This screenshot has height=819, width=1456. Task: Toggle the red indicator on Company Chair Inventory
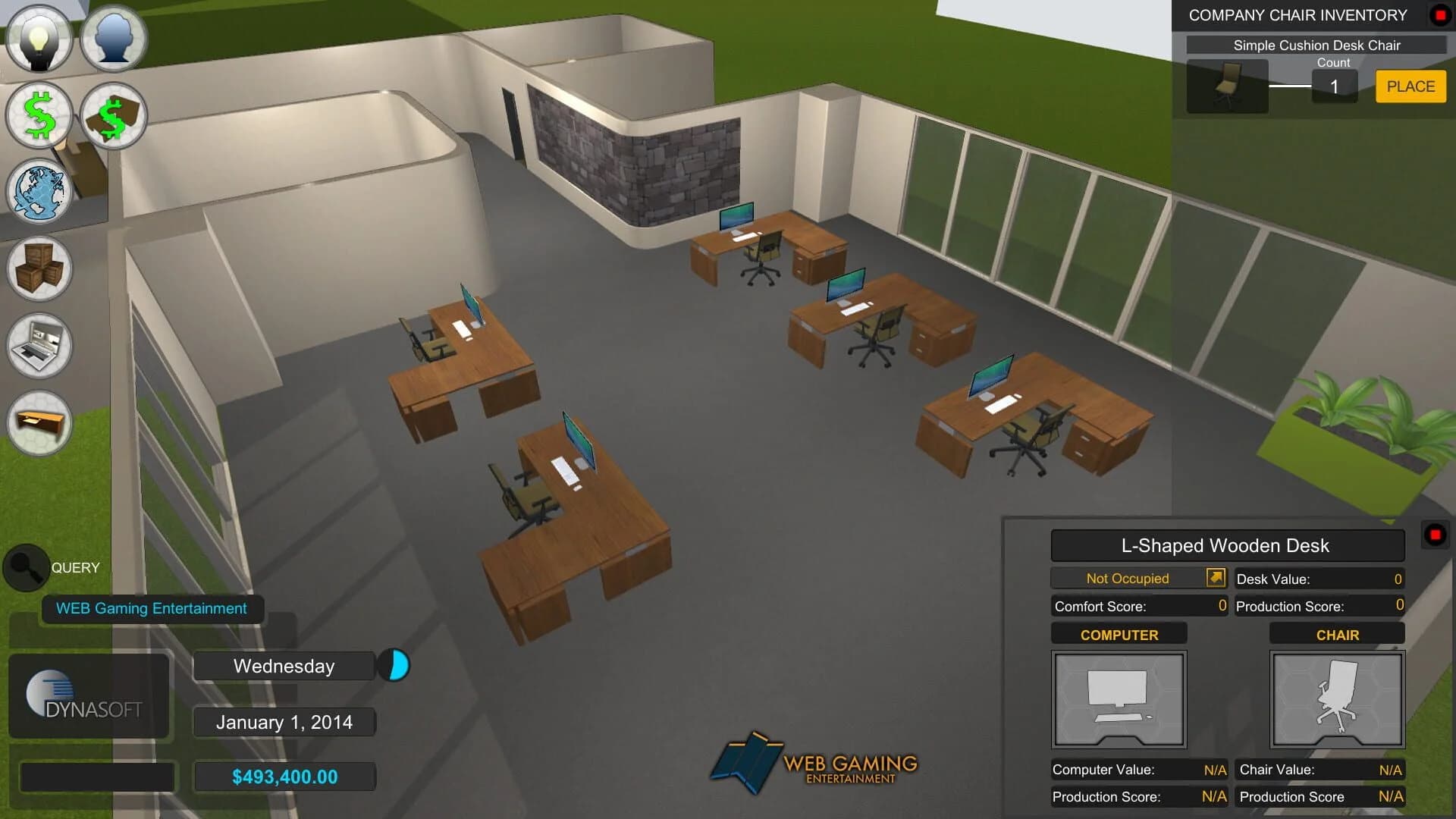(1439, 13)
